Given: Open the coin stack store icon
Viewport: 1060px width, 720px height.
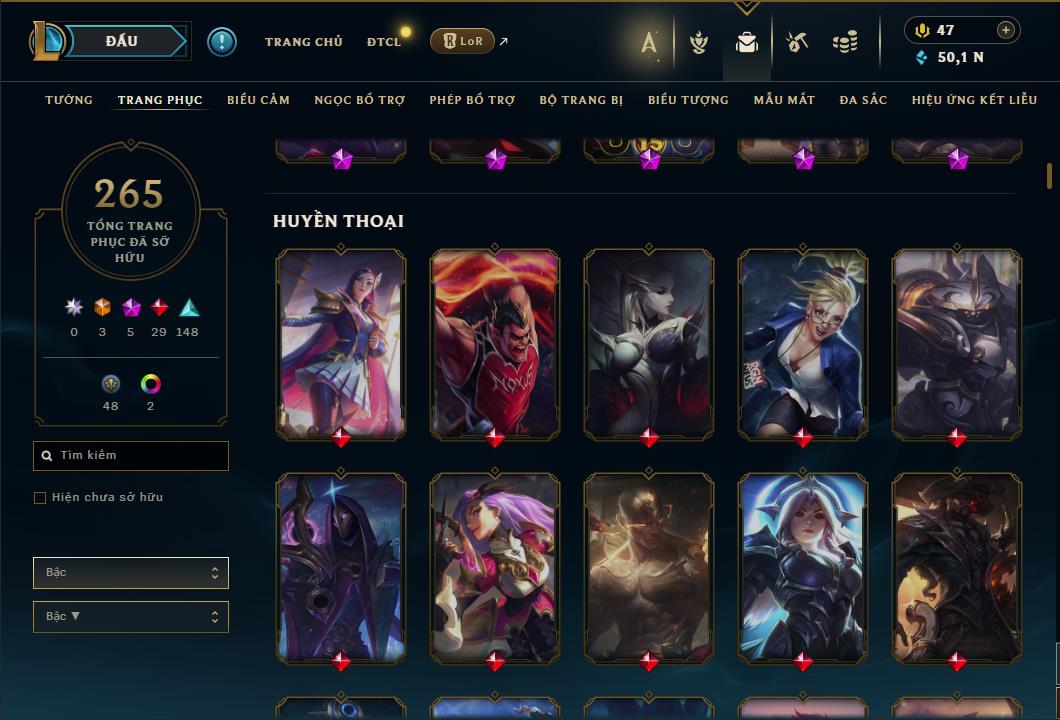Looking at the screenshot, I should (845, 42).
